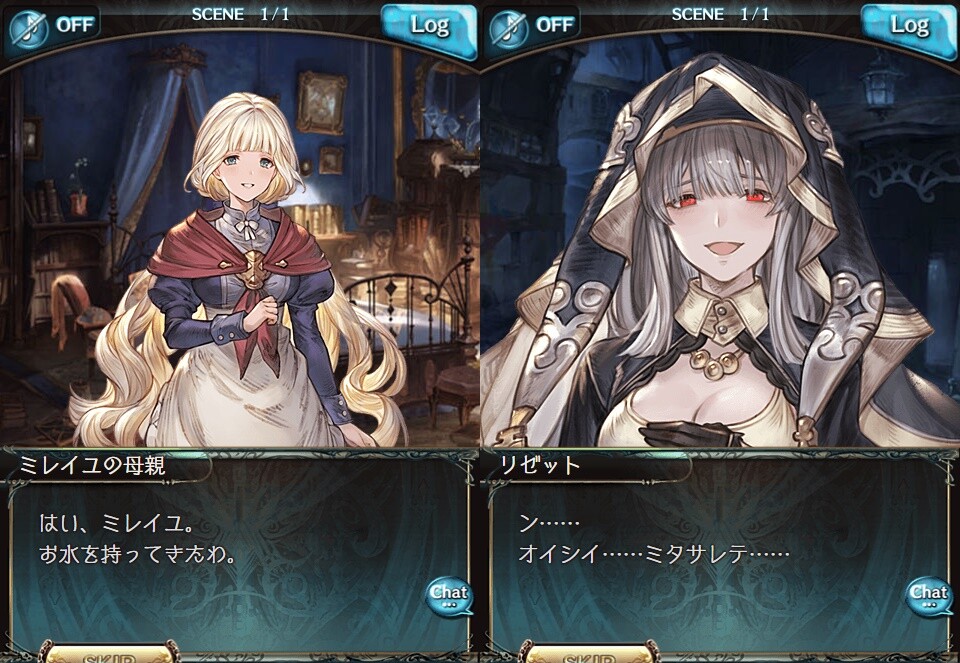Advance the オイシイ……ミタサレテ dialogue box
Image resolution: width=960 pixels, height=663 pixels.
[700, 550]
